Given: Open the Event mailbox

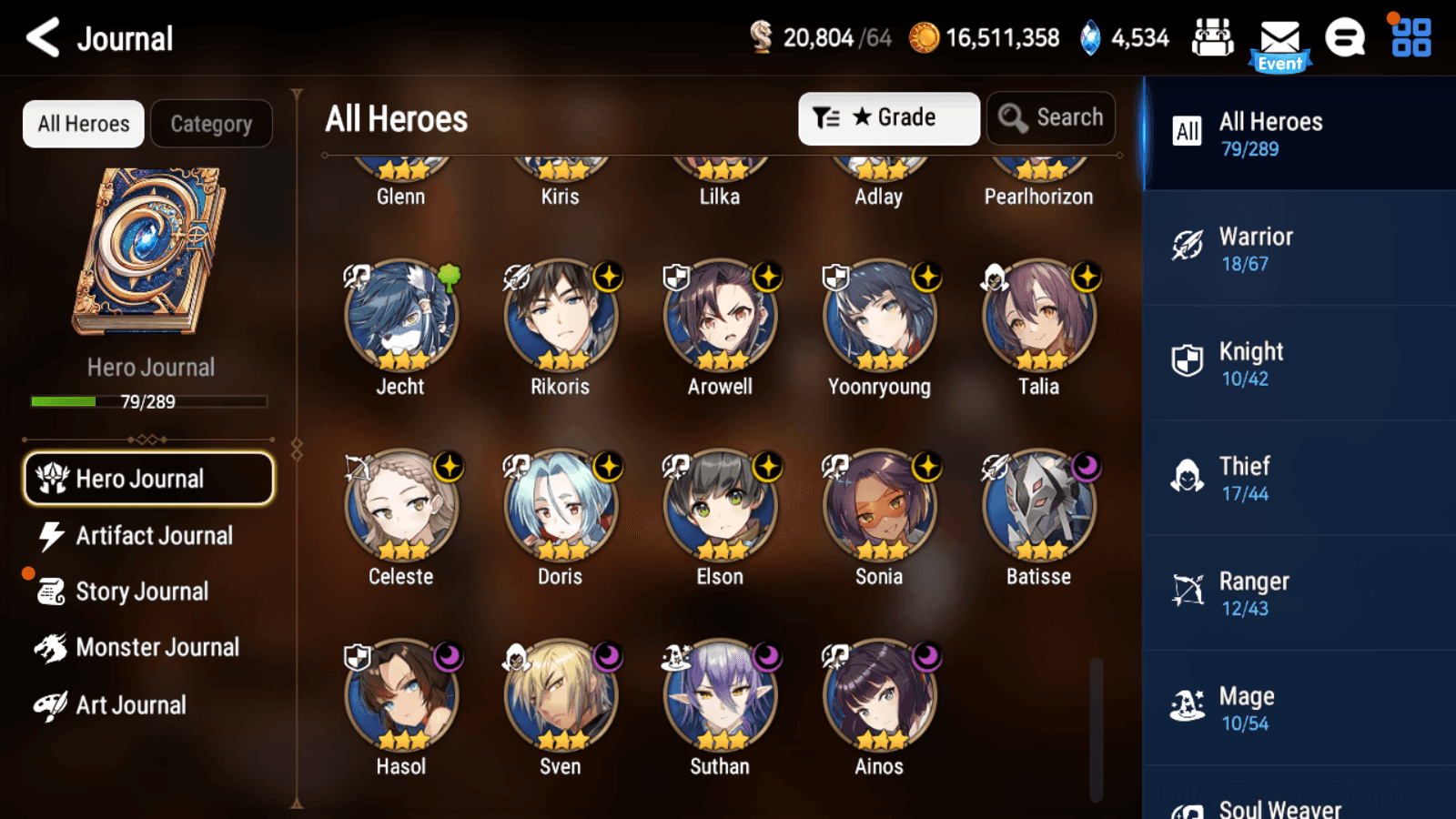Looking at the screenshot, I should tap(1279, 42).
